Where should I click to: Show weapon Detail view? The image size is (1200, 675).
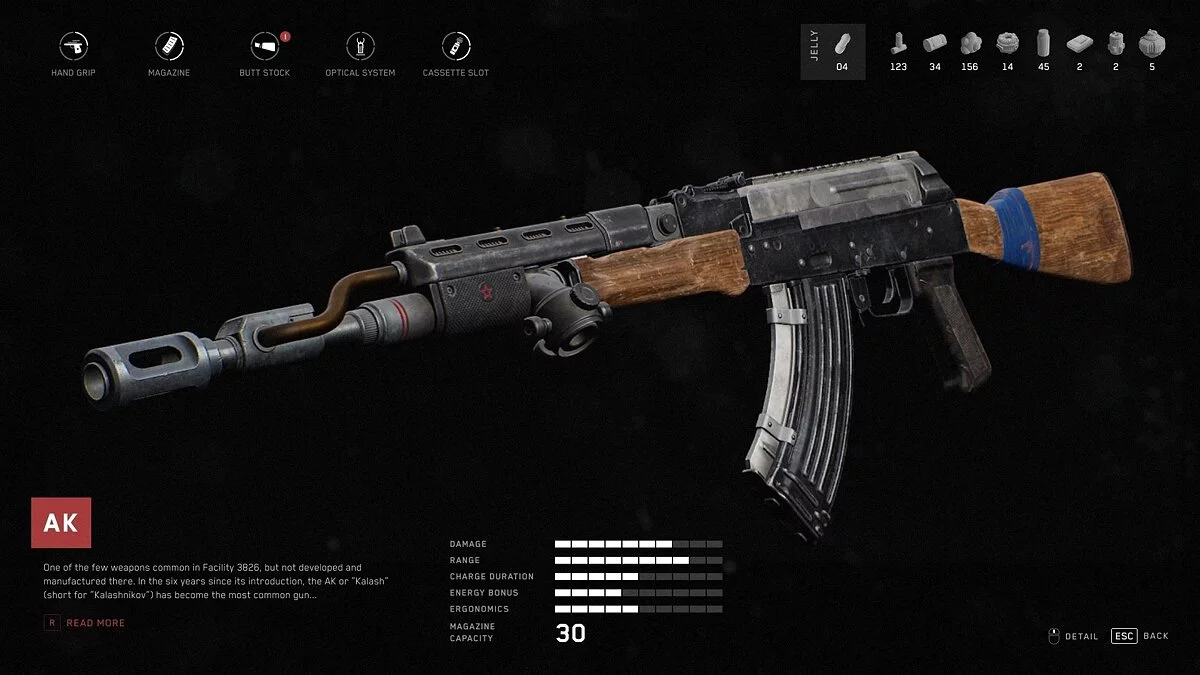[x=1073, y=636]
